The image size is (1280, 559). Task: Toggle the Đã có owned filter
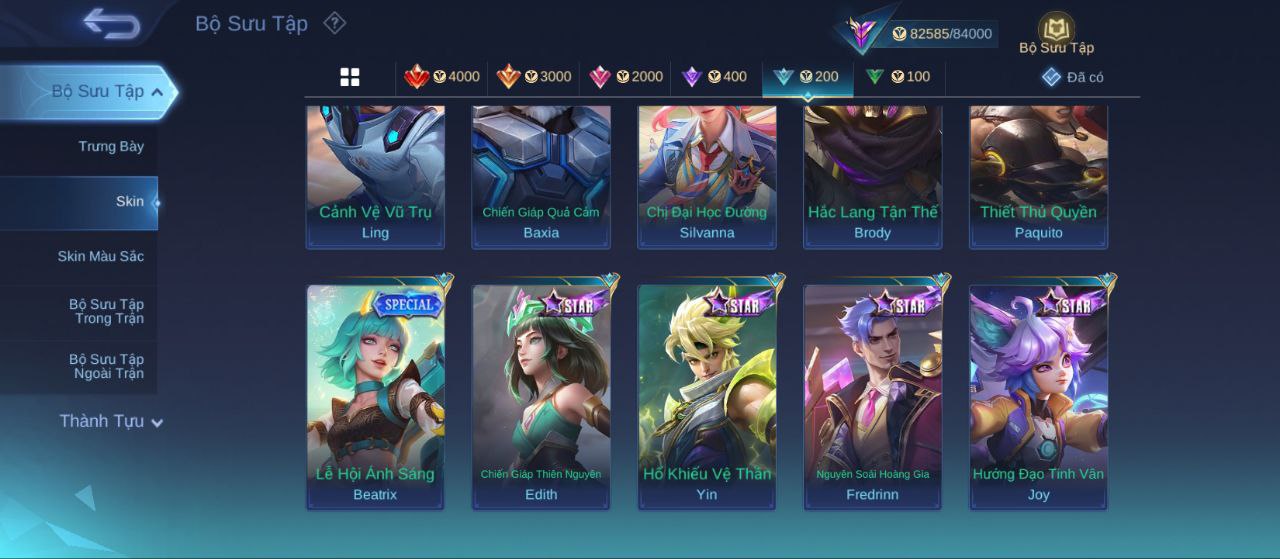click(1073, 77)
